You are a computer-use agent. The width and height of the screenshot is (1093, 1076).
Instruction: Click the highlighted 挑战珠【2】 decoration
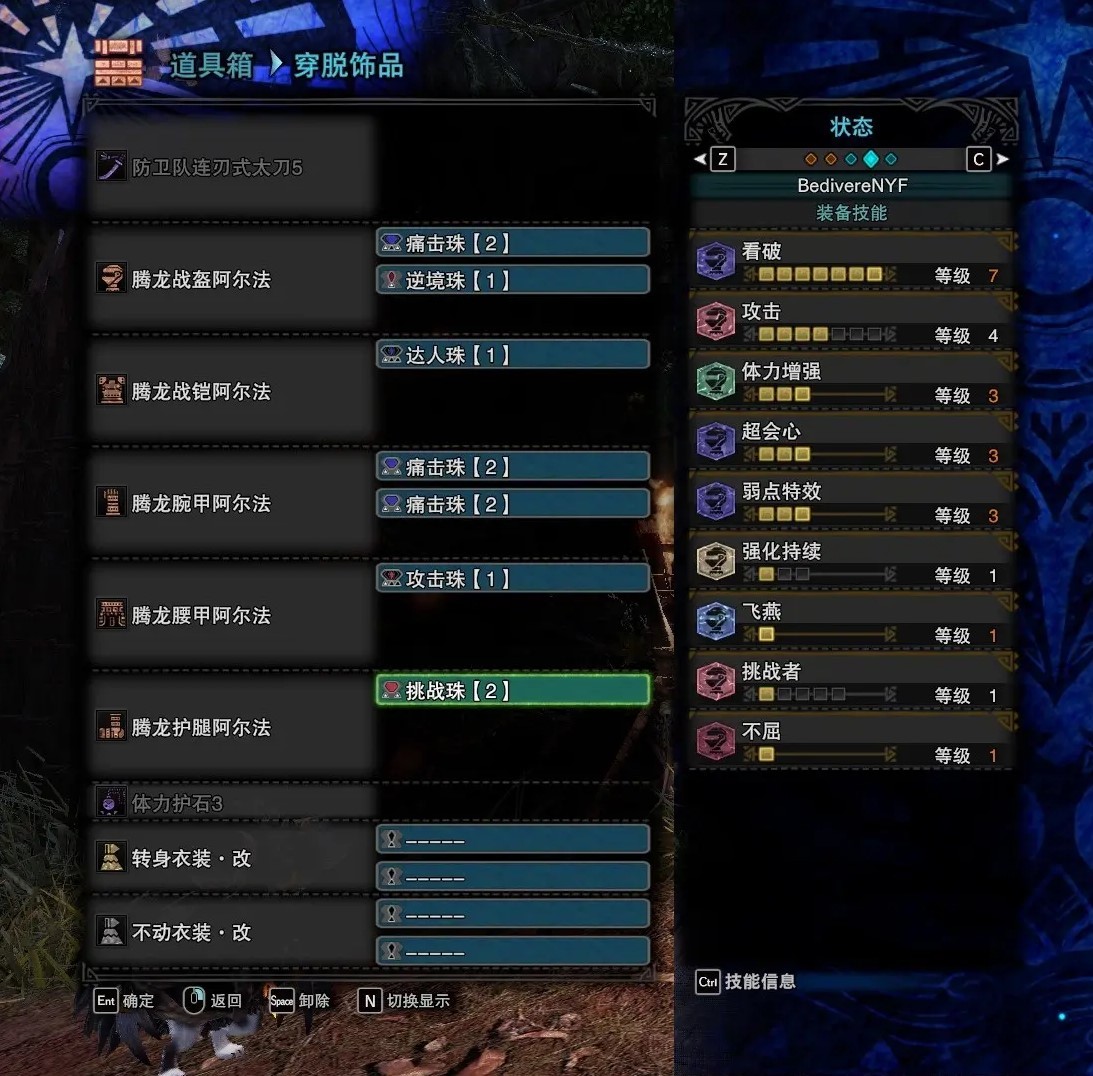[512, 690]
